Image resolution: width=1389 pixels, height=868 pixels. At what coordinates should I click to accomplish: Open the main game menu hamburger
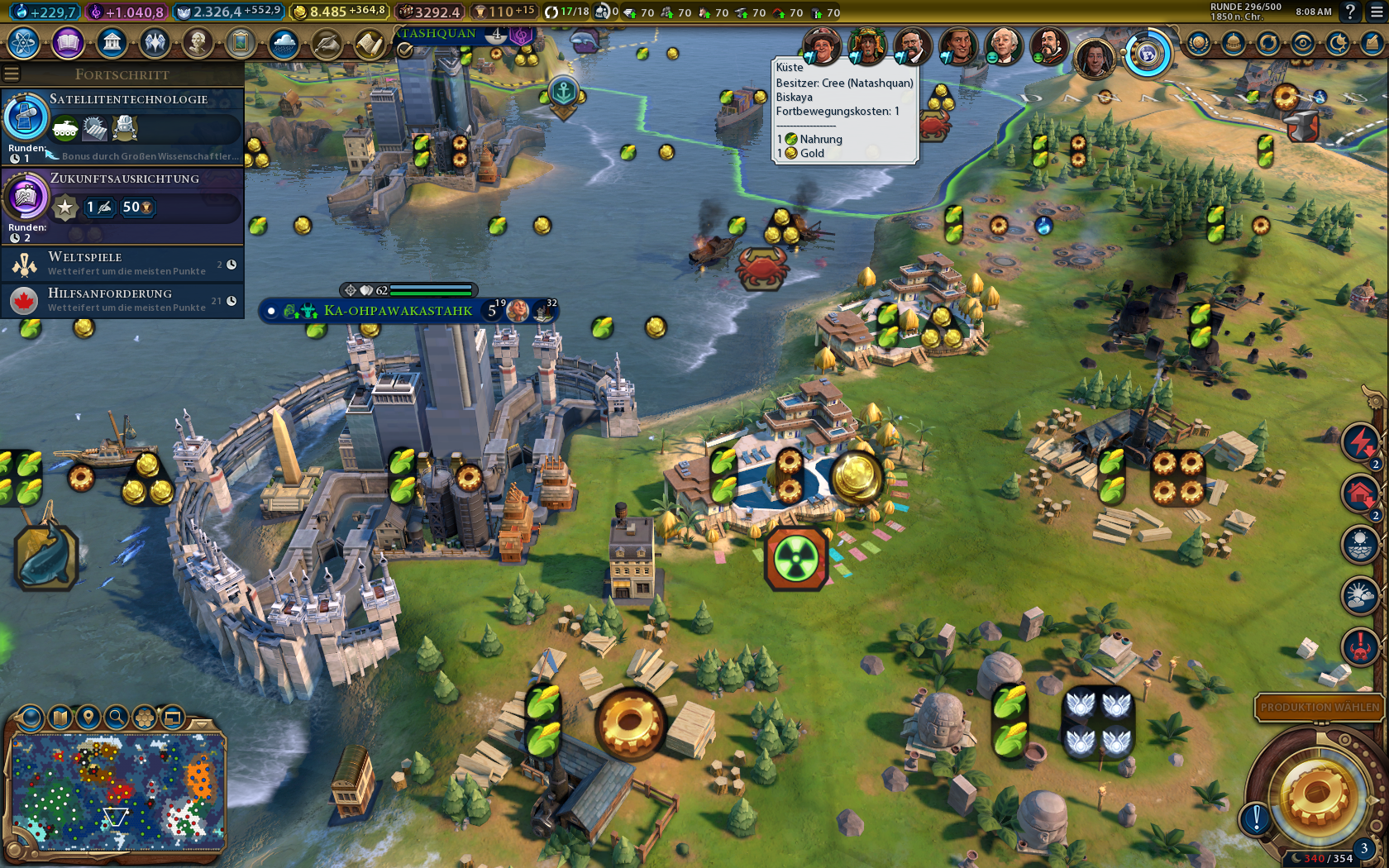click(1377, 12)
